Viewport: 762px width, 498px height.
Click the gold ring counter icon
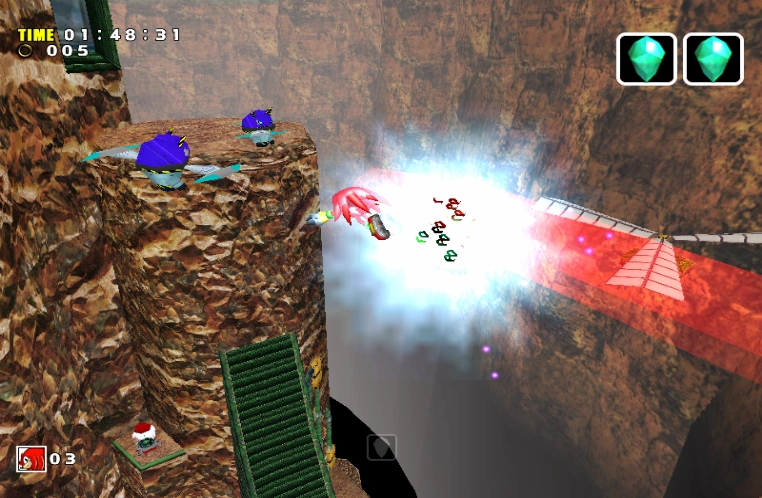click(25, 50)
